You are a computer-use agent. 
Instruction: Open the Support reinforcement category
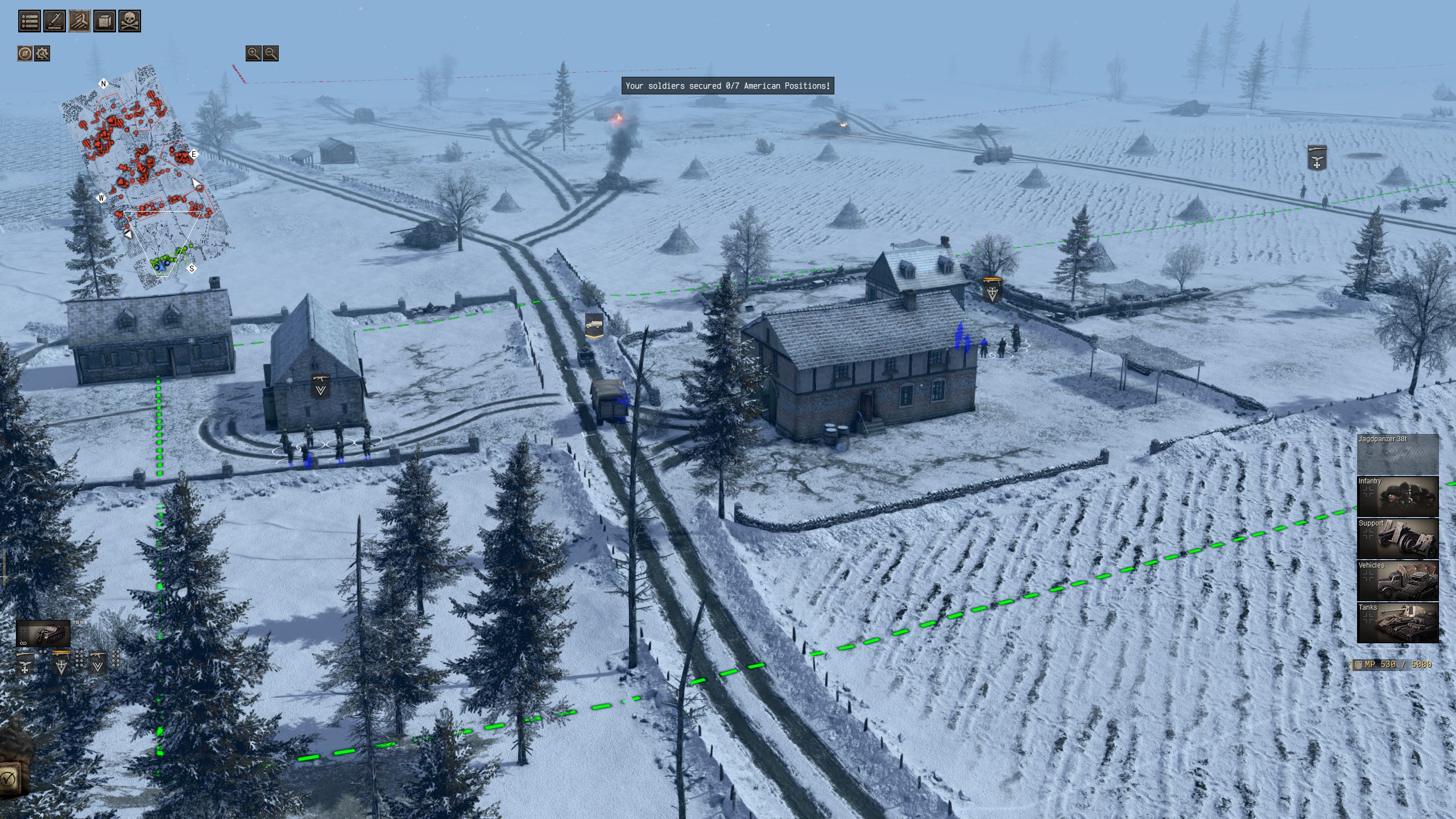point(1397,539)
